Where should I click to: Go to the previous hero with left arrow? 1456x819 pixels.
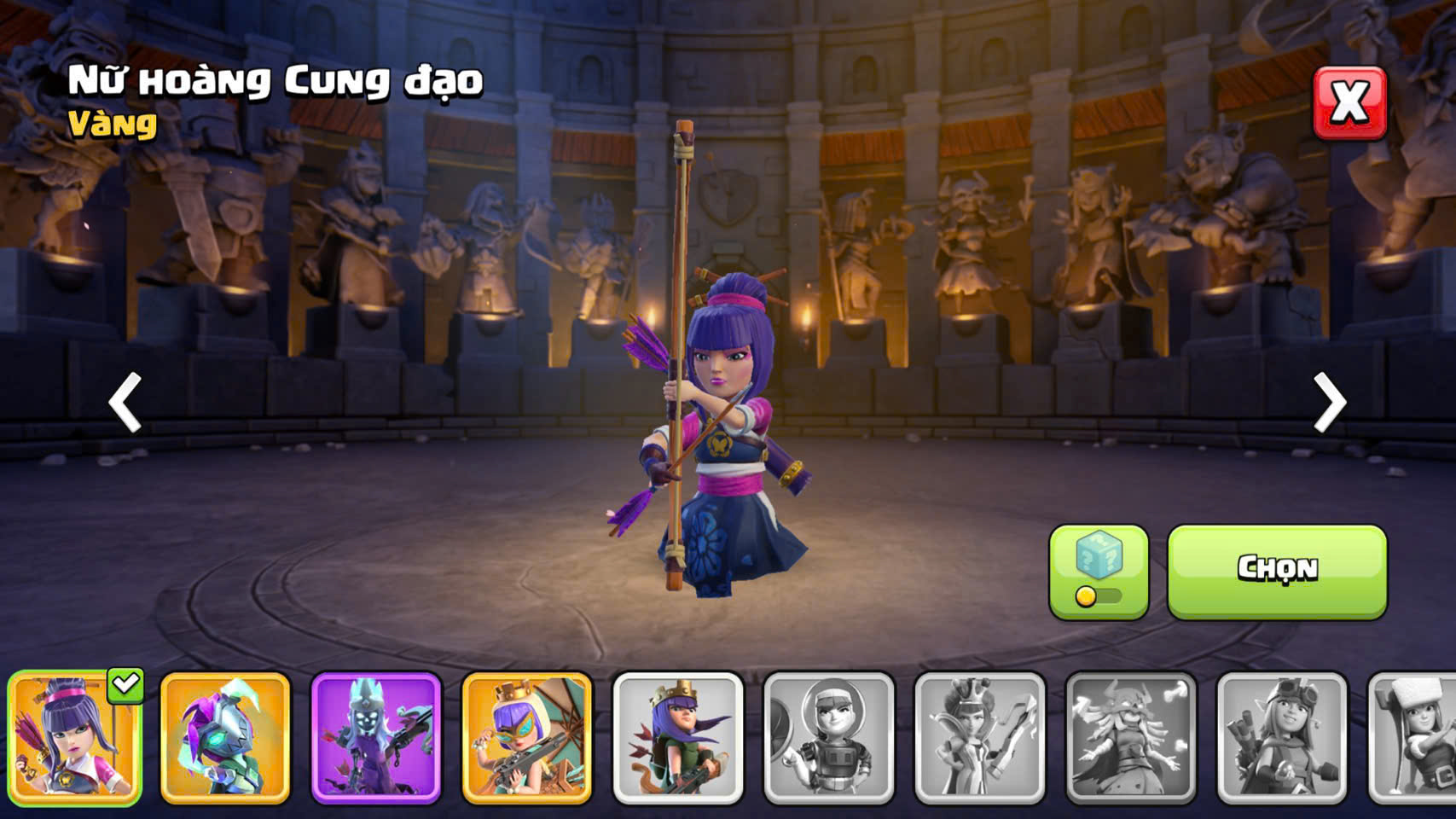[125, 402]
